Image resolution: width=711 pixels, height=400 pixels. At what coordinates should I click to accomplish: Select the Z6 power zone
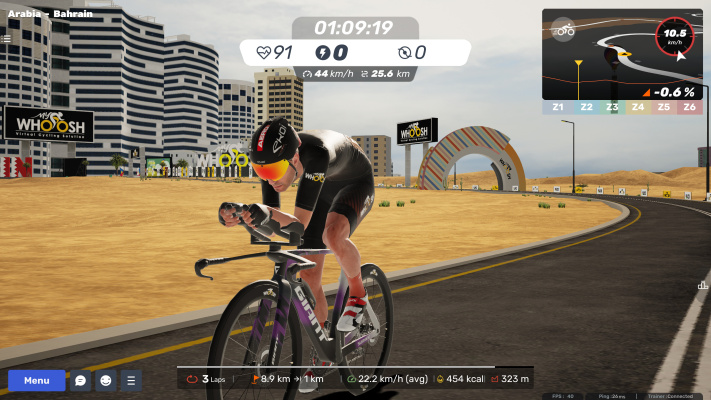coord(690,106)
